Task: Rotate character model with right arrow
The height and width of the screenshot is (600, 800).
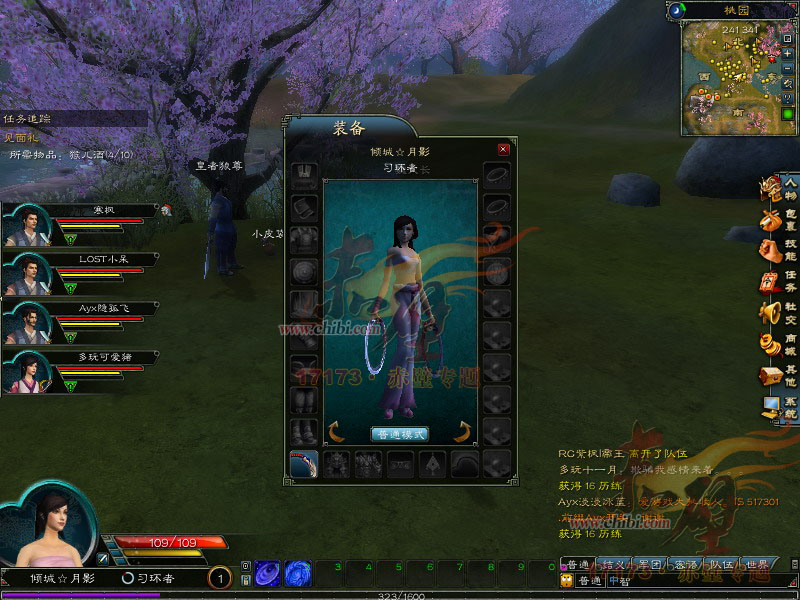Action: pos(462,432)
